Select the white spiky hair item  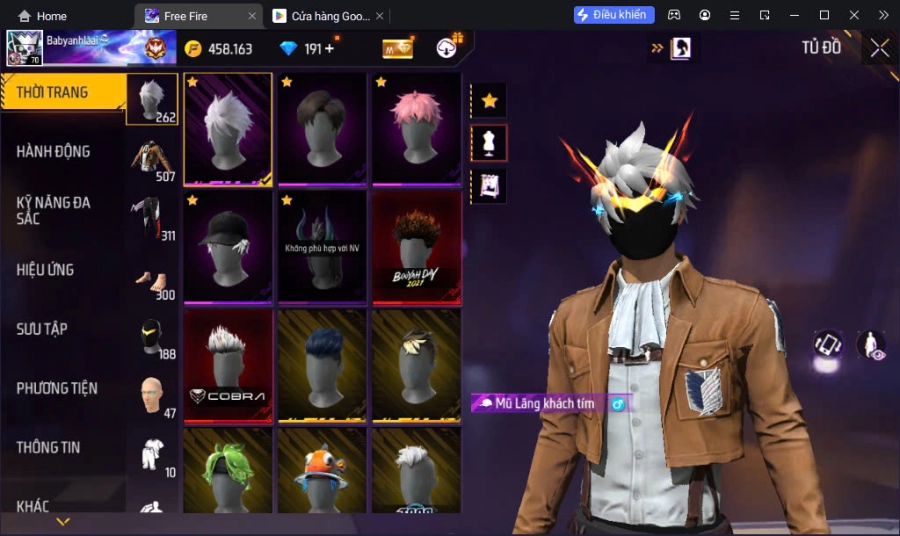(228, 127)
